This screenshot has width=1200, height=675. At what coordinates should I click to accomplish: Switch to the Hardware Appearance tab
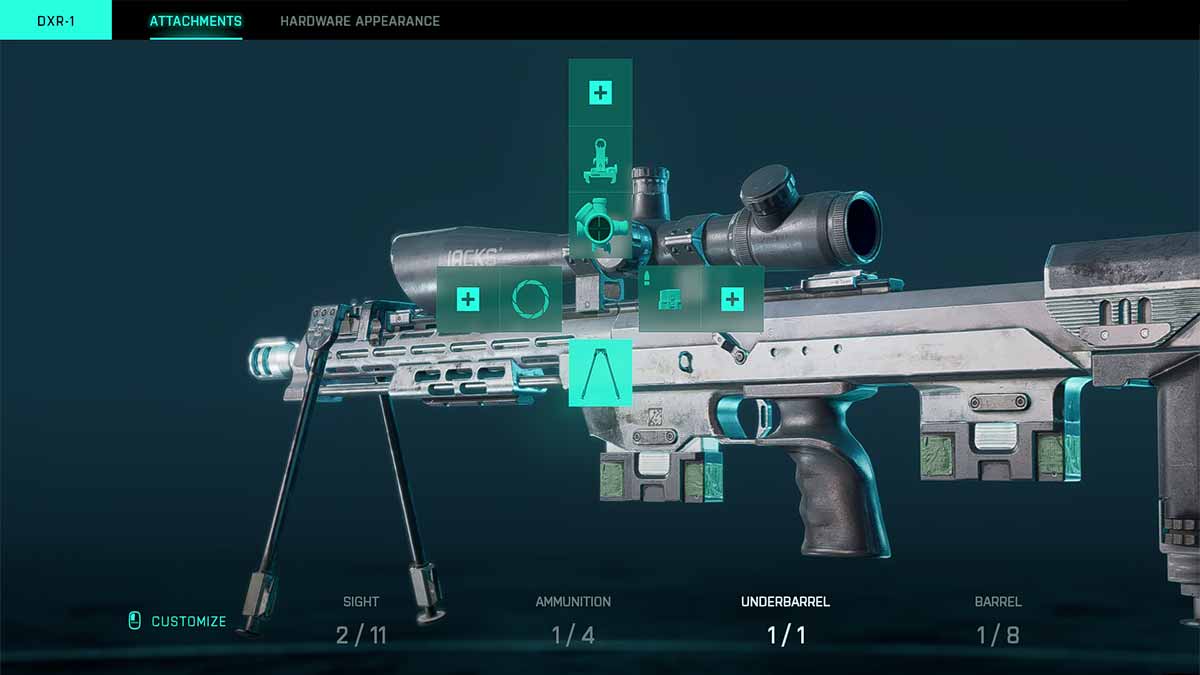(359, 21)
